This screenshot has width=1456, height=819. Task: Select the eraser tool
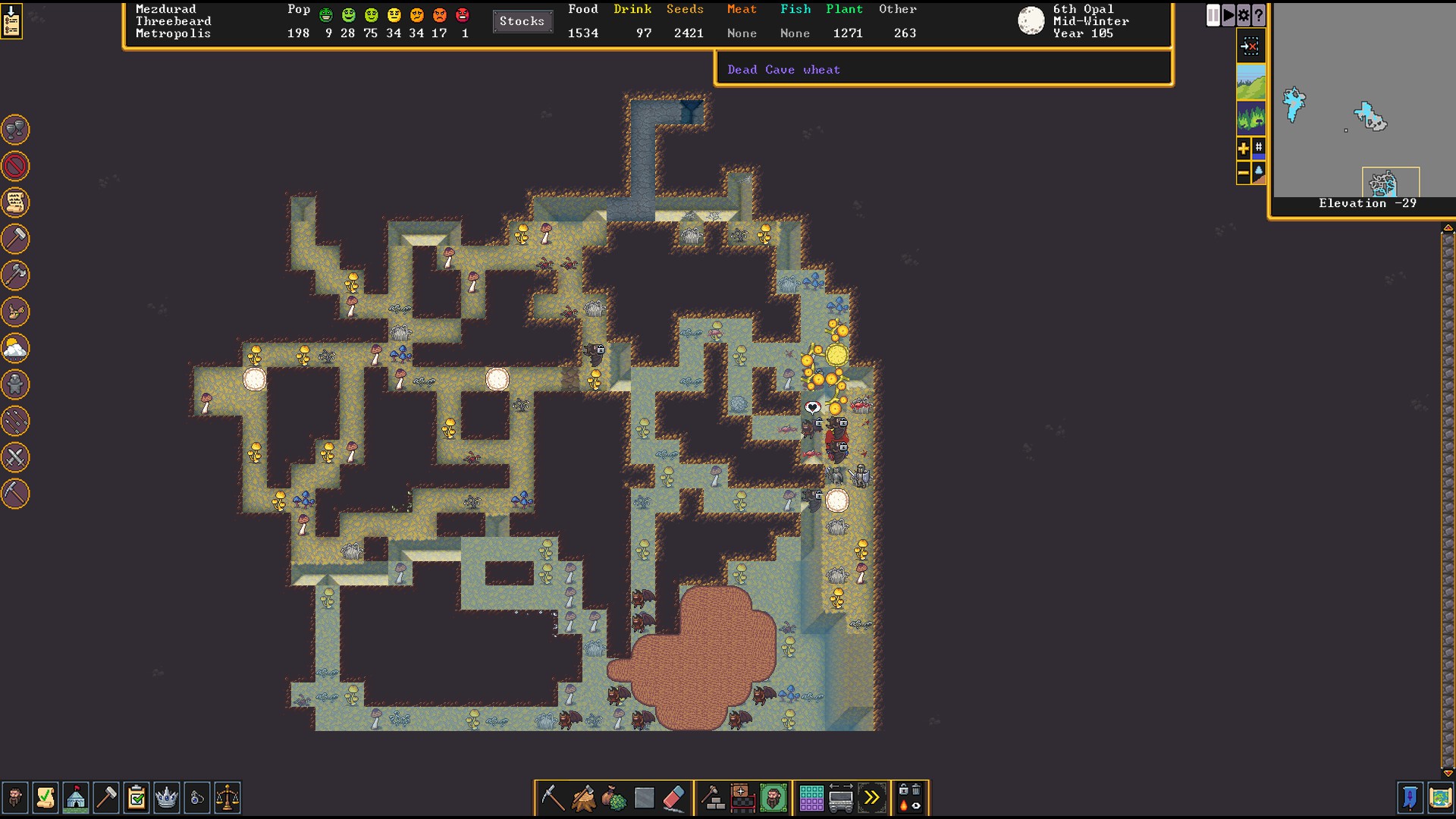click(x=674, y=798)
